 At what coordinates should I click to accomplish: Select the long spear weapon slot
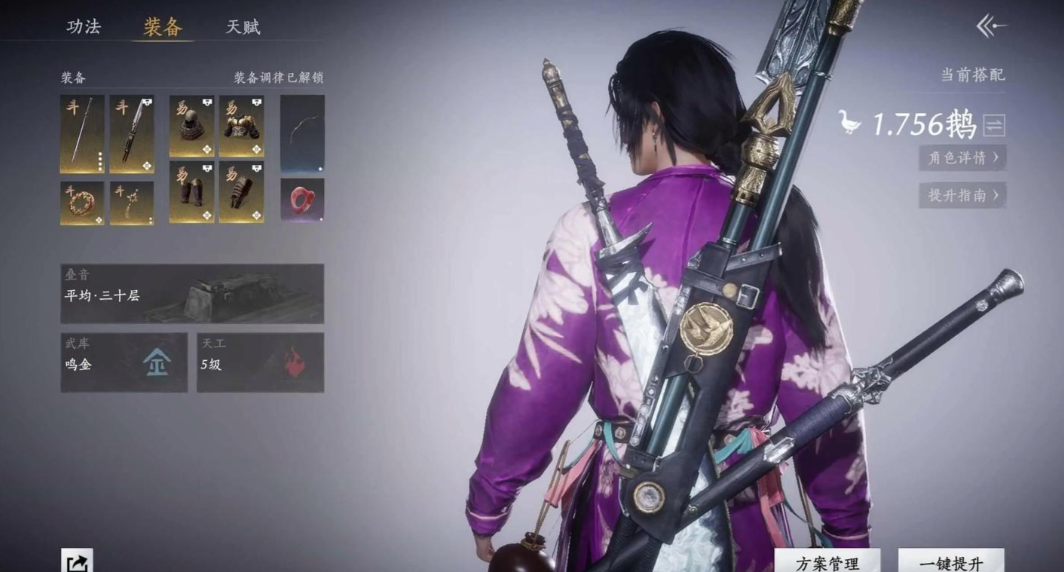pyautogui.click(x=82, y=134)
